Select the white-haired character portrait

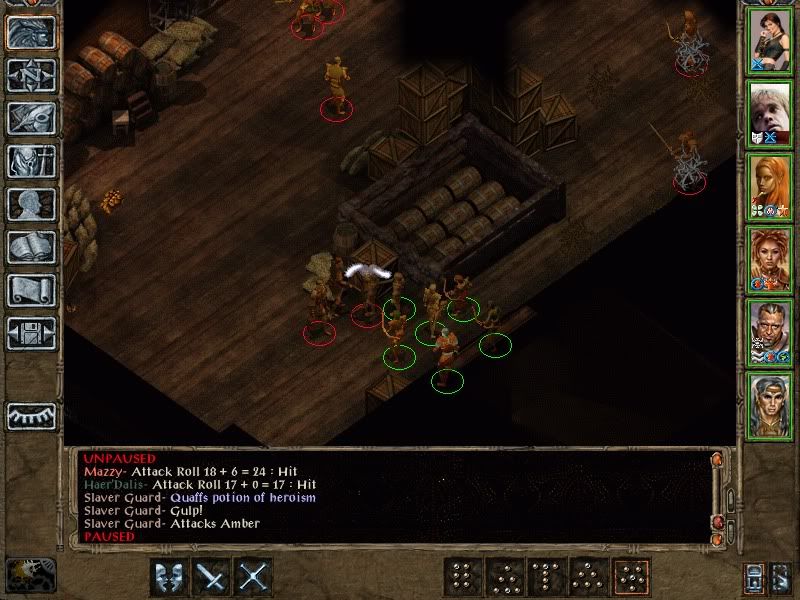[770, 114]
